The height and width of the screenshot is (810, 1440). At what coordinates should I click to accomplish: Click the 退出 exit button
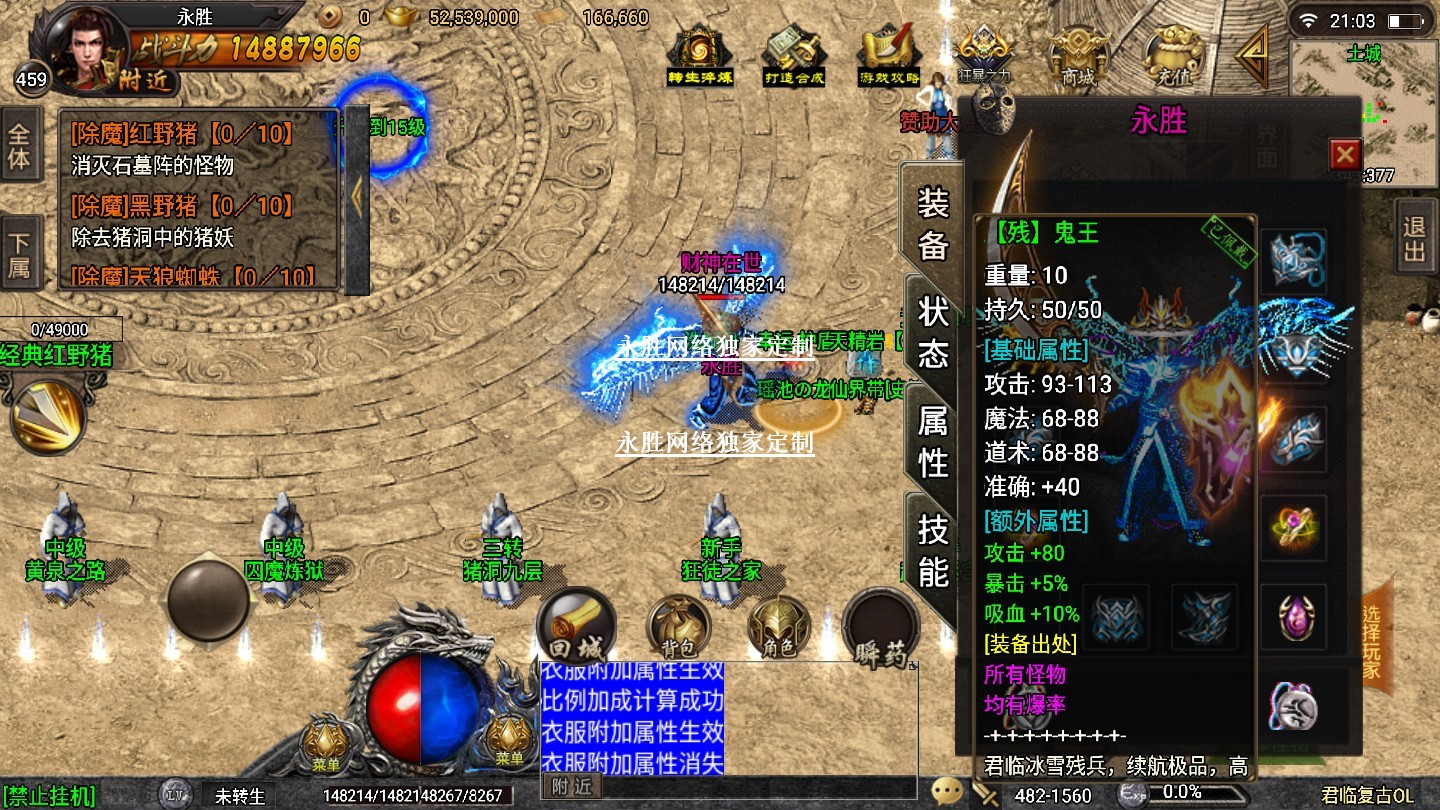tap(1414, 239)
